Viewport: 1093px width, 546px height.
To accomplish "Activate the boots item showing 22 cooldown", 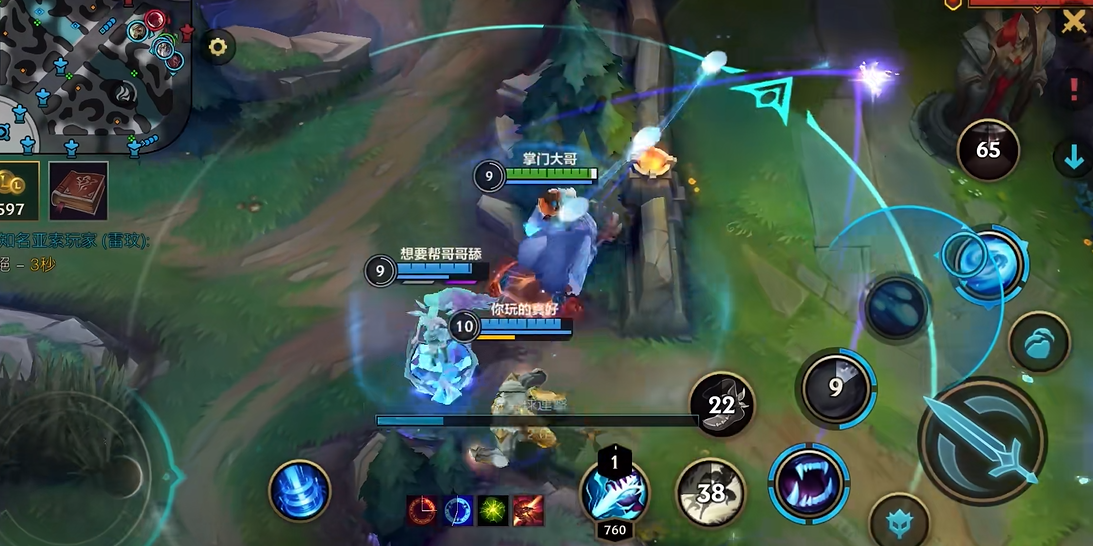I will [722, 405].
